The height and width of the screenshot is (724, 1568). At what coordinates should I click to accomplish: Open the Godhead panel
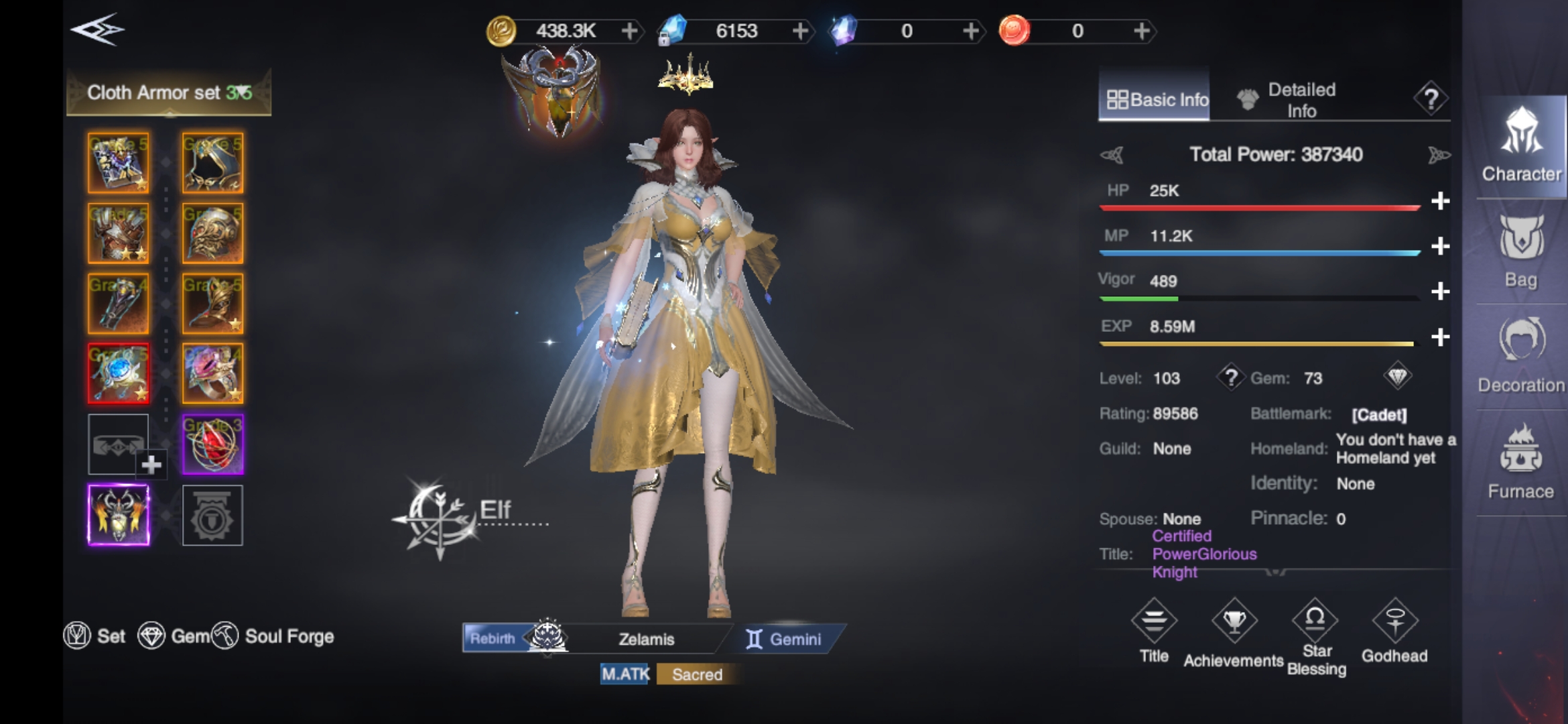tap(1394, 631)
